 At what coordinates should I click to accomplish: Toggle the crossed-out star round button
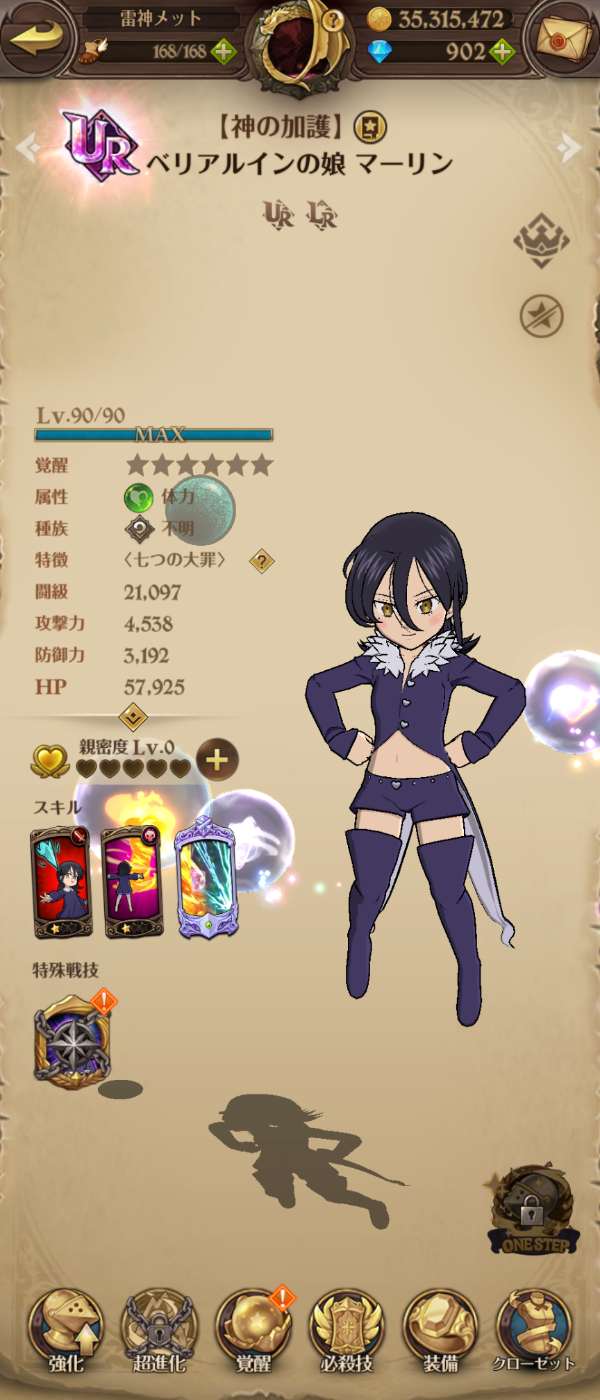click(541, 317)
